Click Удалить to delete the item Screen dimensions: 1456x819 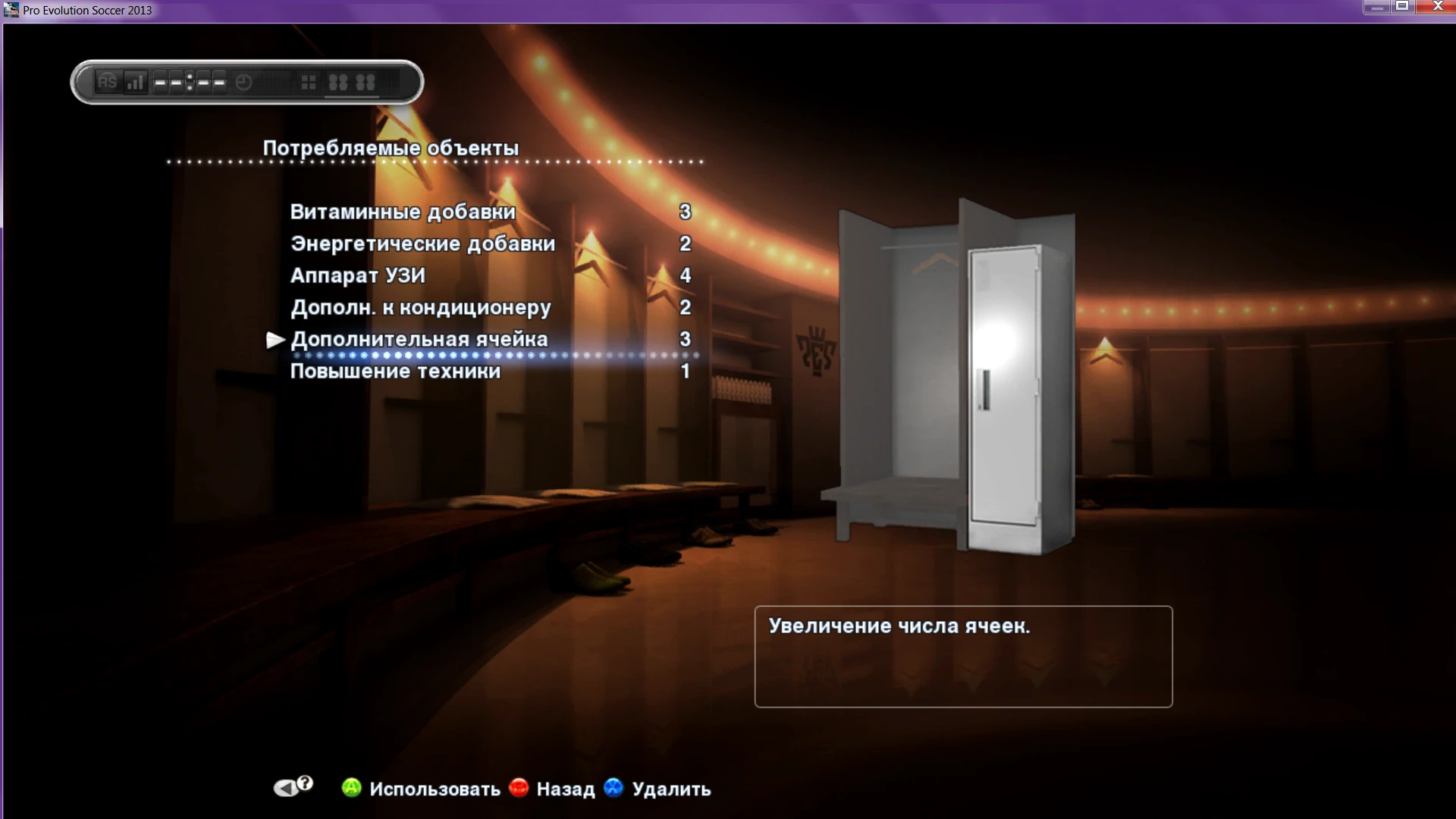[670, 789]
